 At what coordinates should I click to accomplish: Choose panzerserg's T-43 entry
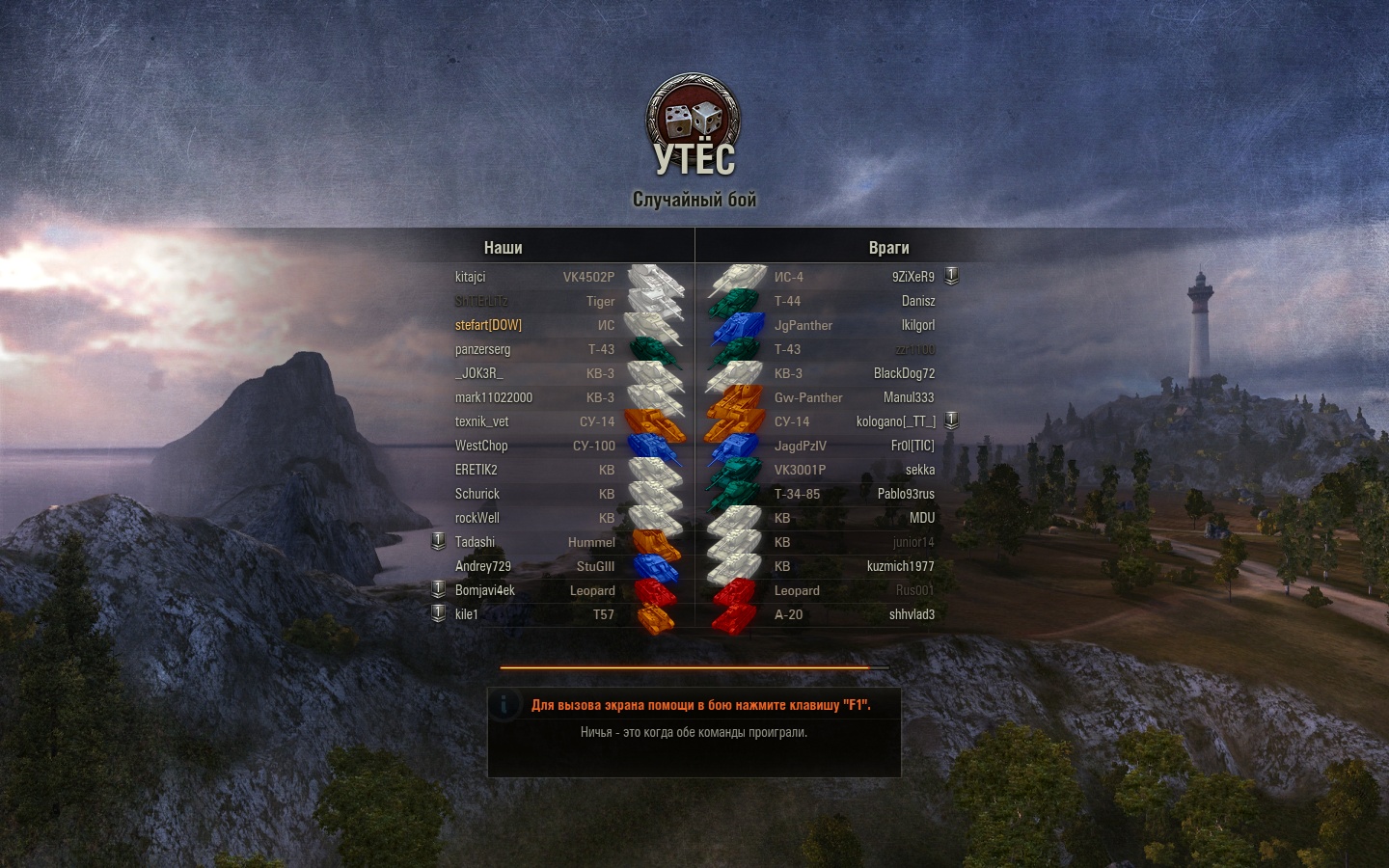[482, 349]
